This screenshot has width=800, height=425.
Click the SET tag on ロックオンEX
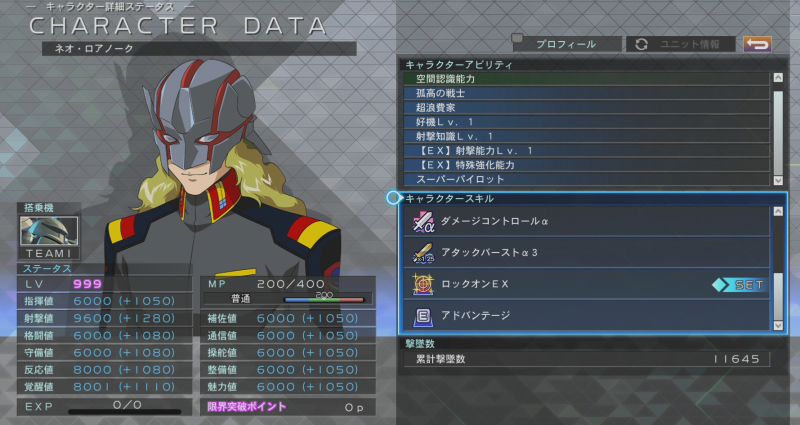tap(741, 285)
